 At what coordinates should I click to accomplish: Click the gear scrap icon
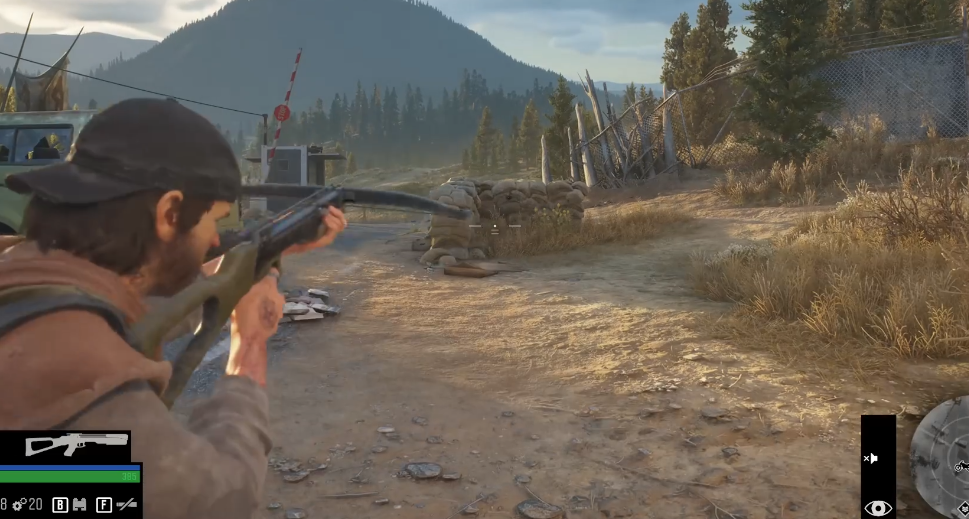click(x=18, y=505)
